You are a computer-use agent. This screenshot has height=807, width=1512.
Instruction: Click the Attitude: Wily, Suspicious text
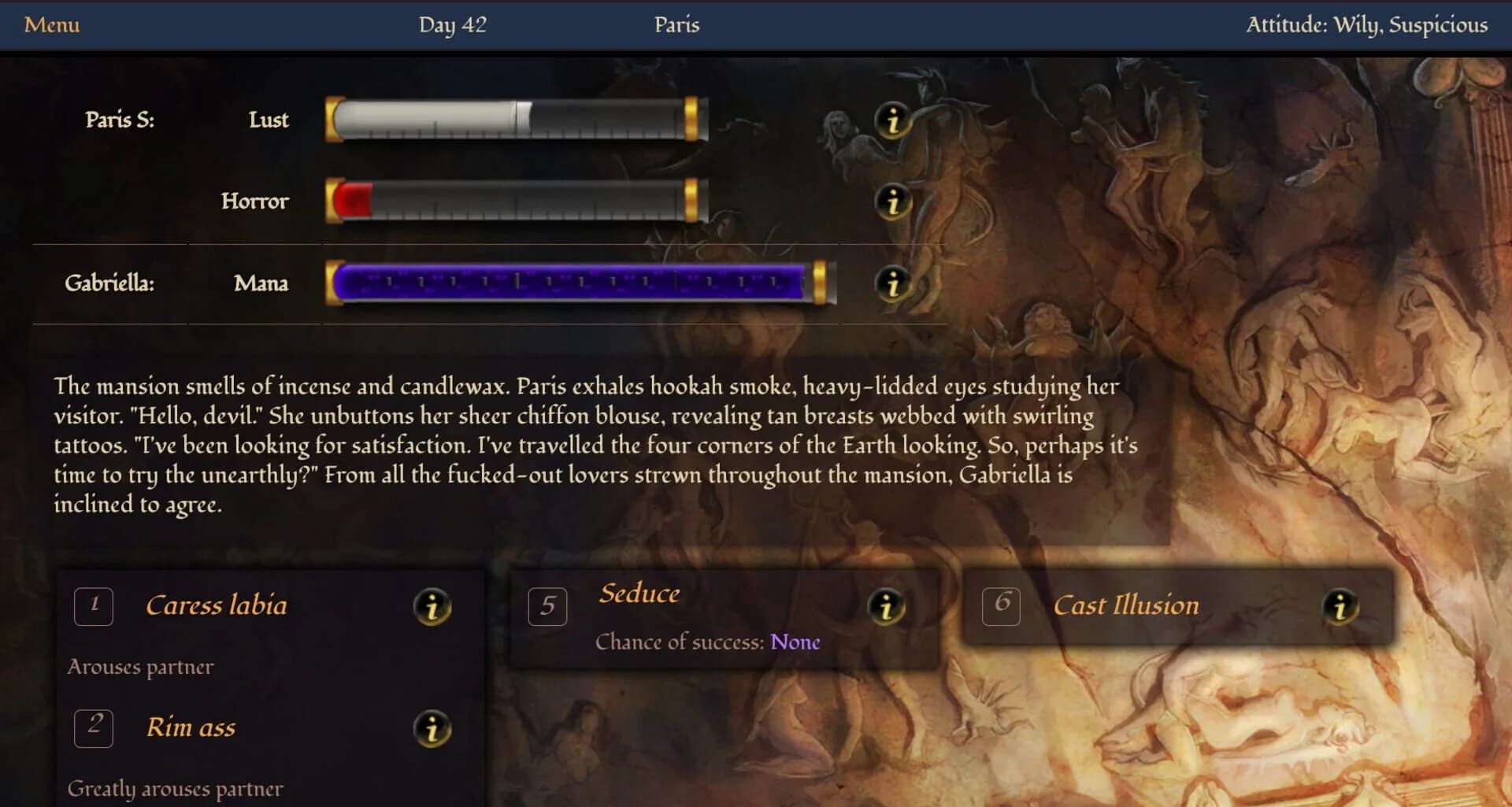pos(1369,24)
